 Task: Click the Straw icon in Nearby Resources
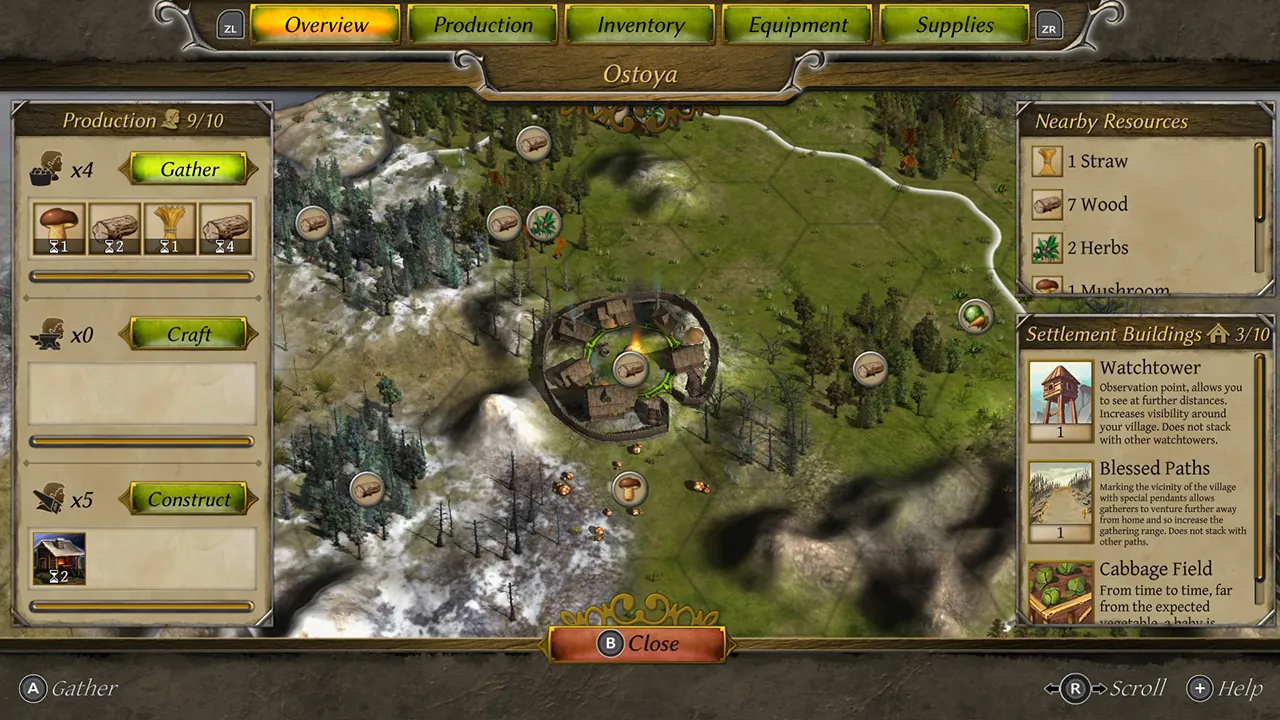[x=1046, y=160]
